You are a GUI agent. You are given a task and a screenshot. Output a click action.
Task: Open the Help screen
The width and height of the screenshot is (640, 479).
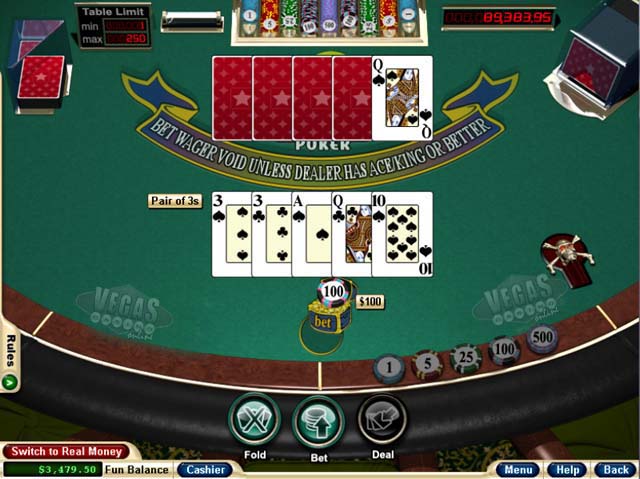pos(568,469)
